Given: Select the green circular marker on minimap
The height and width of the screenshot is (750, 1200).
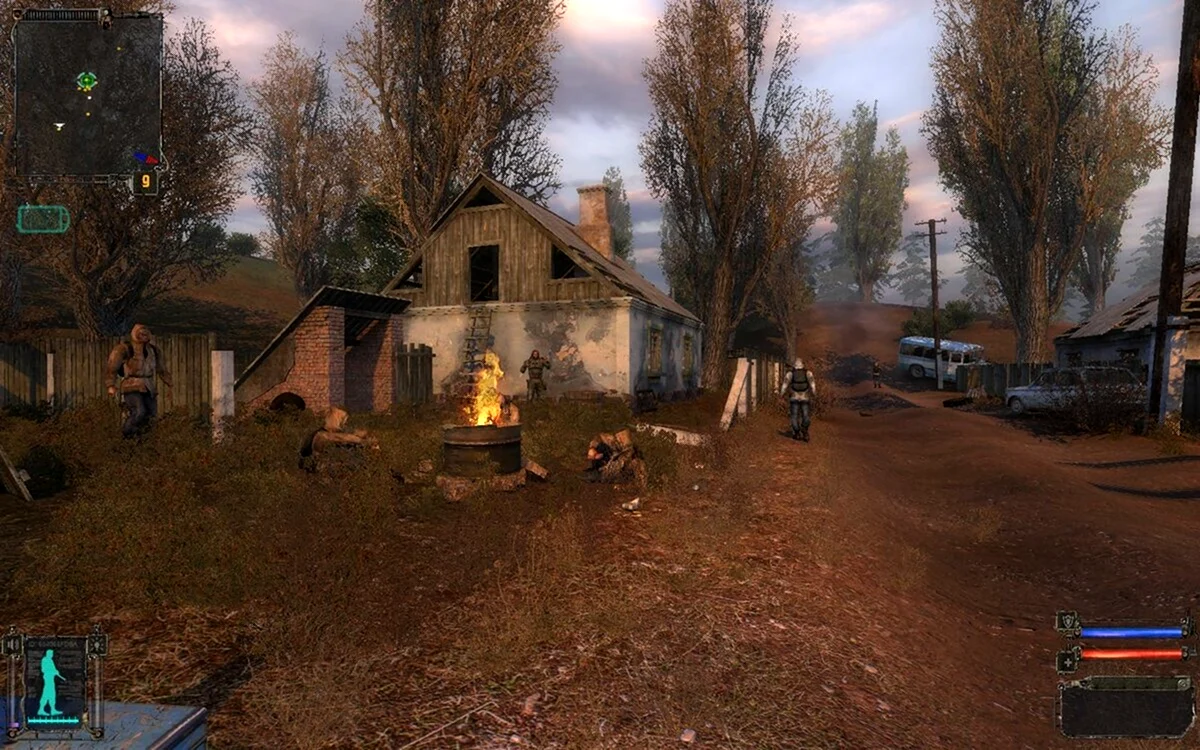Looking at the screenshot, I should tap(87, 81).
